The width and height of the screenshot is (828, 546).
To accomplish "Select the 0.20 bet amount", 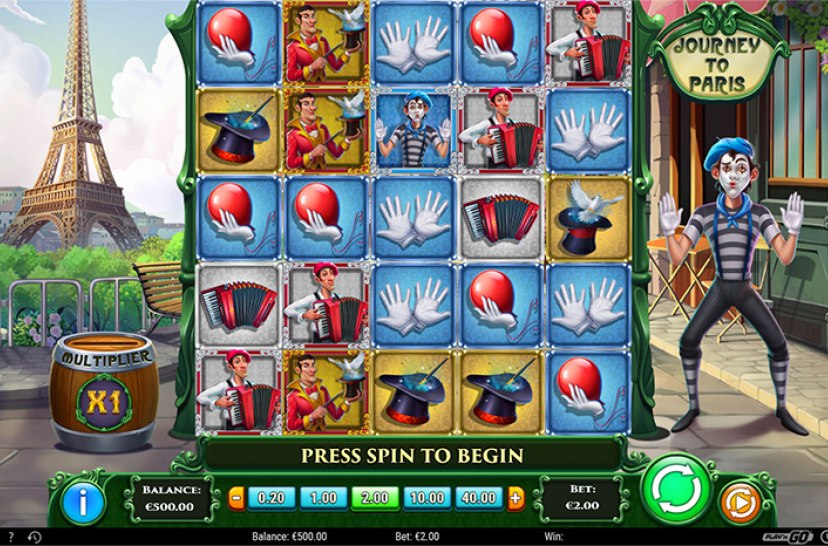I will 270,497.
